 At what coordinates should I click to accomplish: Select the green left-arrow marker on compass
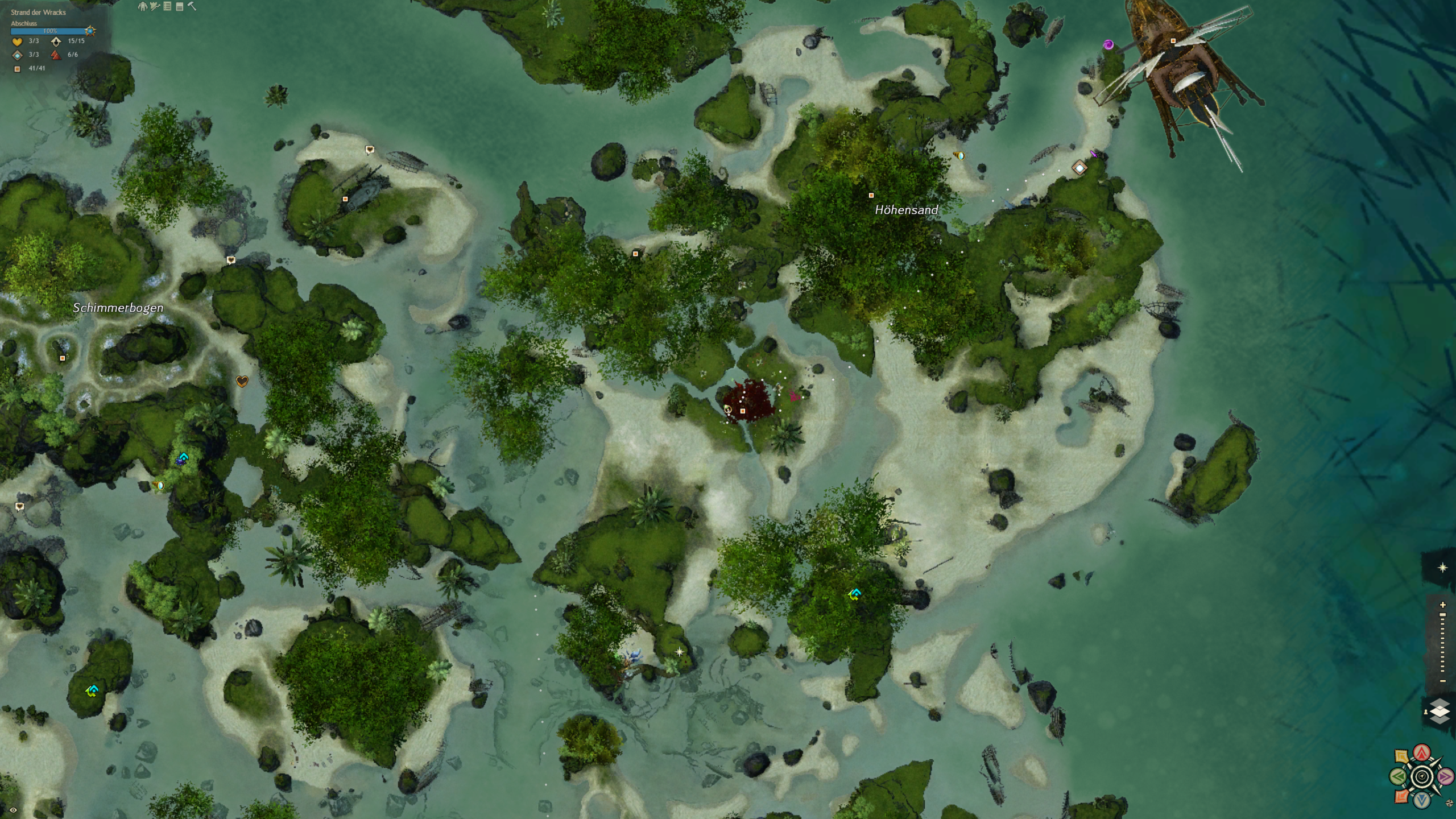click(x=1399, y=776)
